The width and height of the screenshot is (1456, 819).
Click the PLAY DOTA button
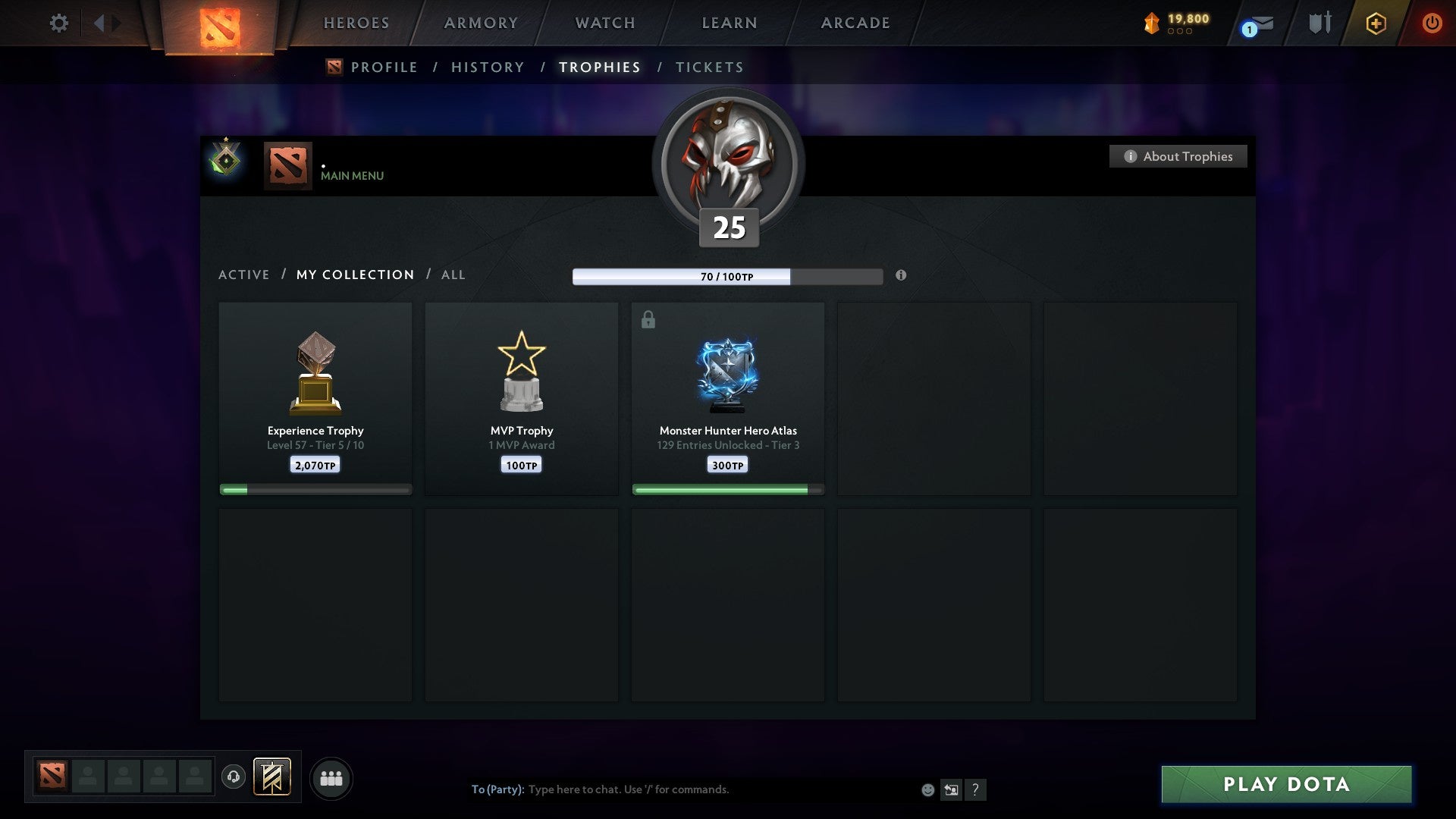point(1285,785)
